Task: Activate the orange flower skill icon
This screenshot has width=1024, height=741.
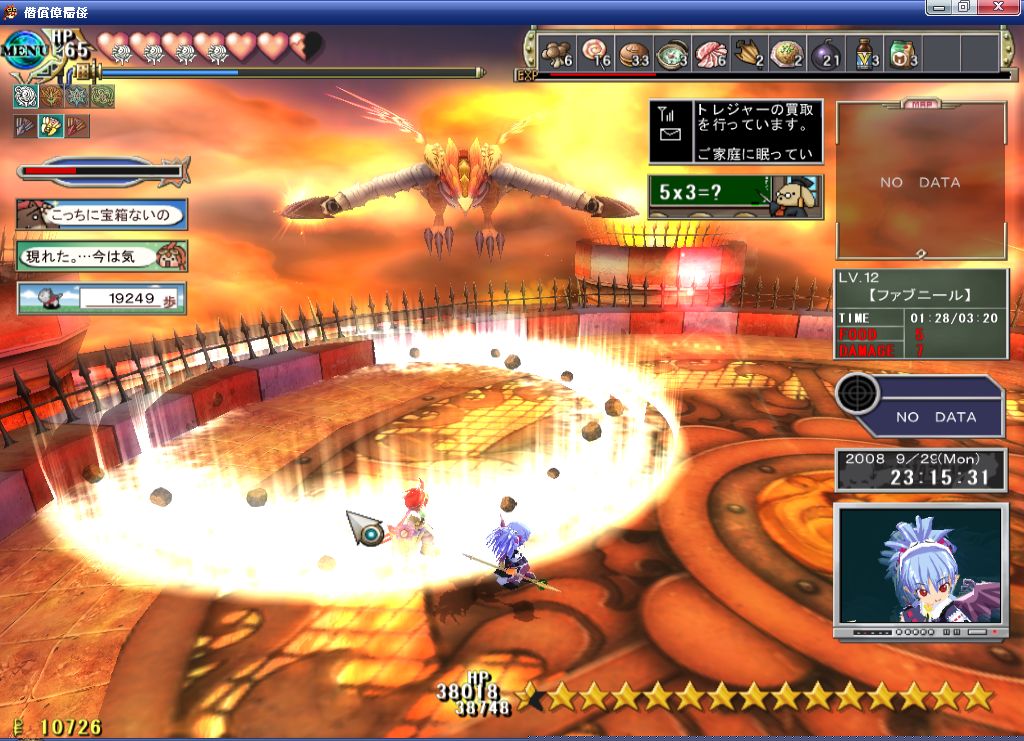Action: click(x=51, y=96)
